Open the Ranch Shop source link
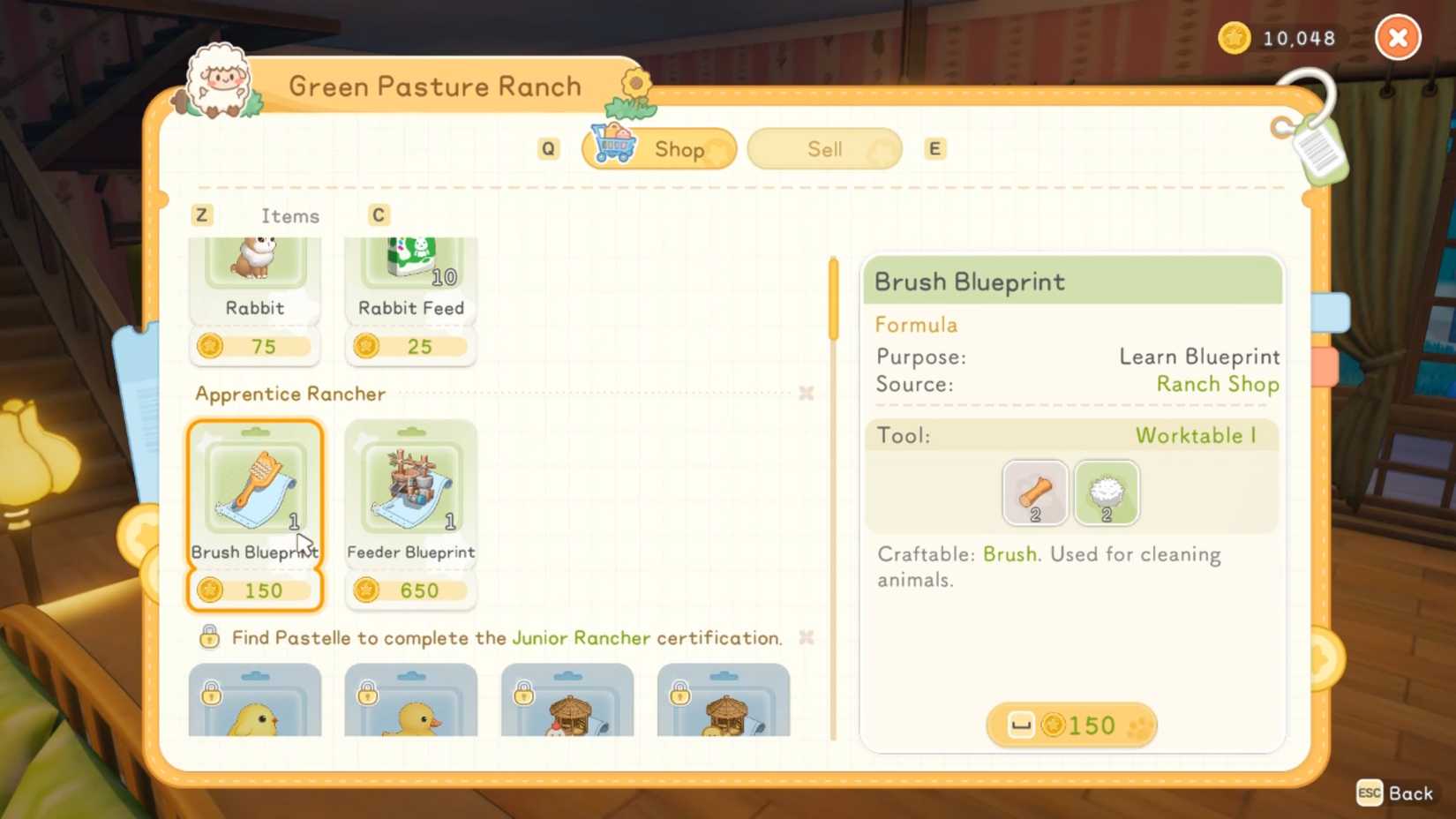1456x819 pixels. [1218, 384]
